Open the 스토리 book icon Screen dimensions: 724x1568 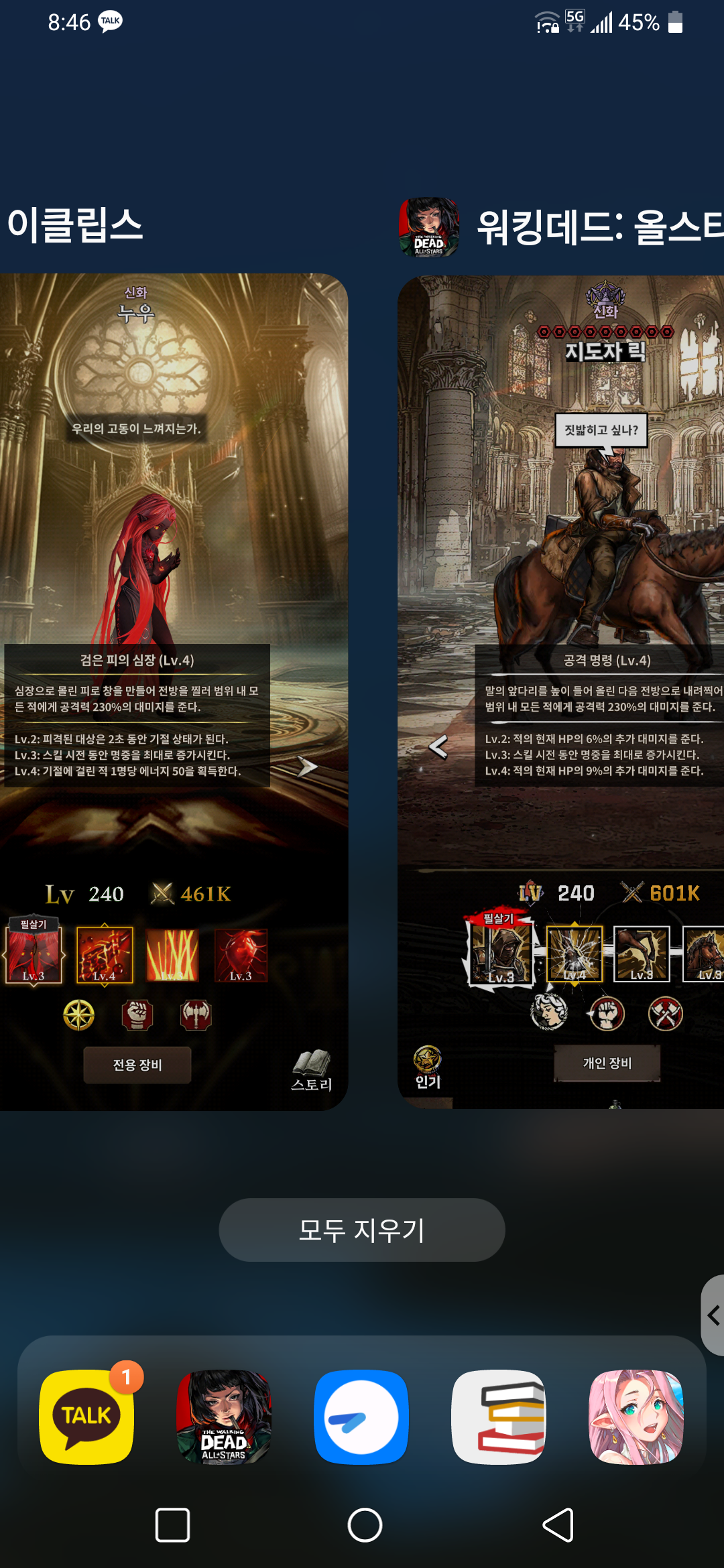[x=312, y=1069]
